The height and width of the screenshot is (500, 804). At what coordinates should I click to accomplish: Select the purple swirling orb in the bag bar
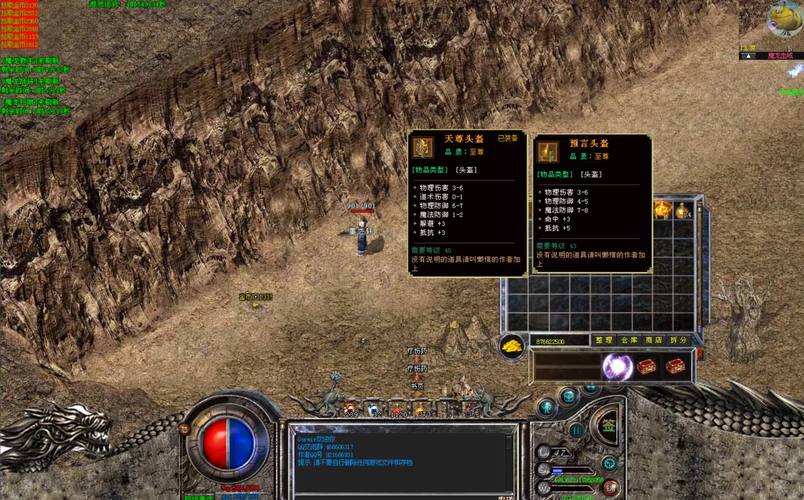tap(616, 367)
